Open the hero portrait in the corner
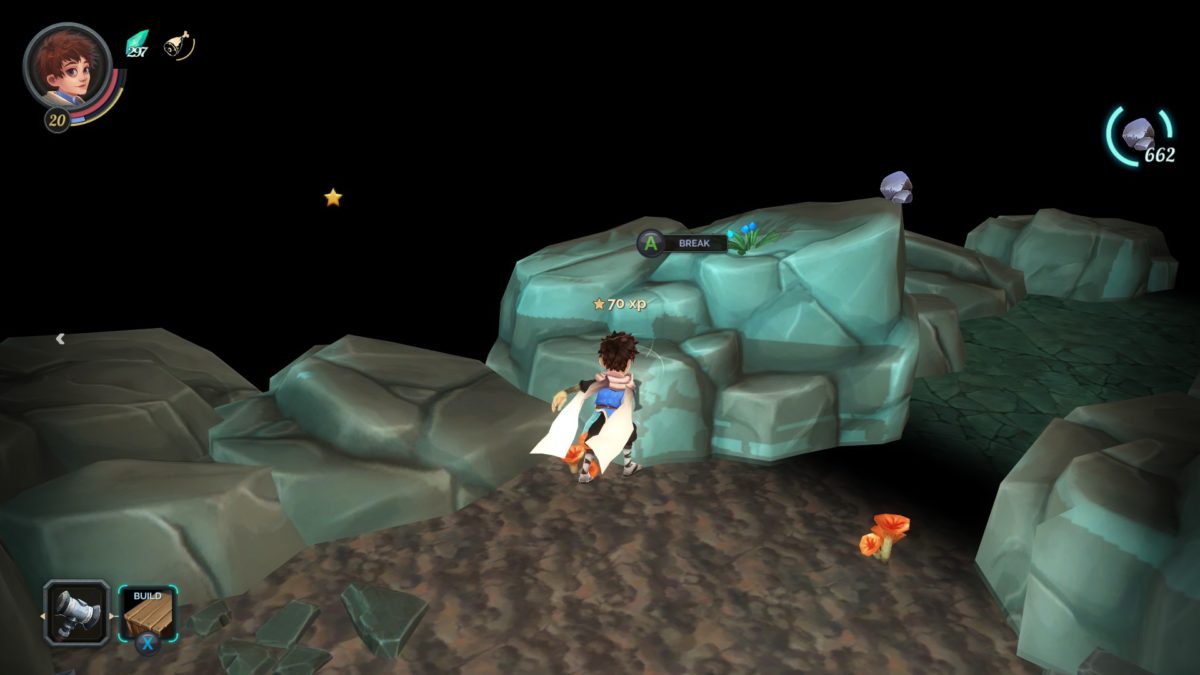 coord(67,66)
